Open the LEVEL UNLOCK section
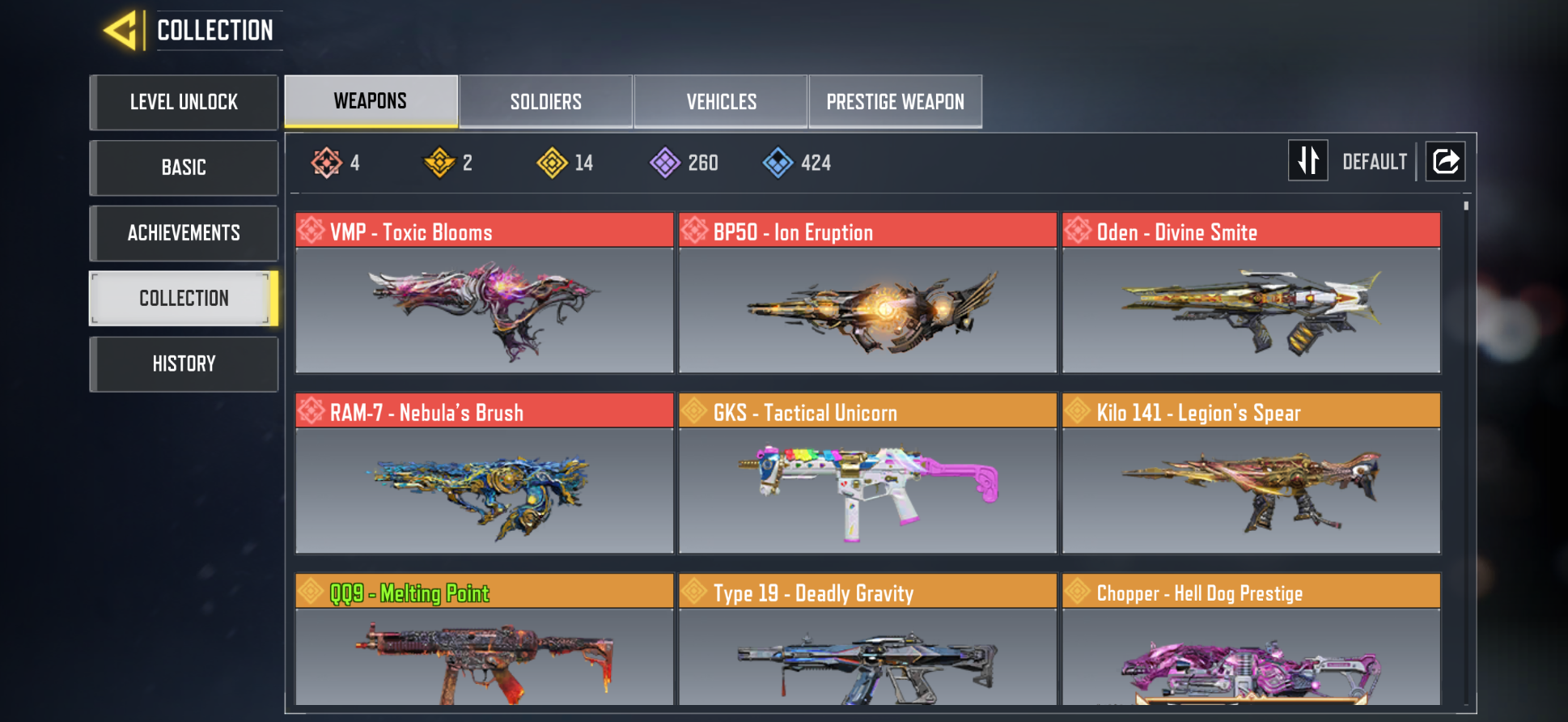The height and width of the screenshot is (722, 1568). click(x=184, y=102)
